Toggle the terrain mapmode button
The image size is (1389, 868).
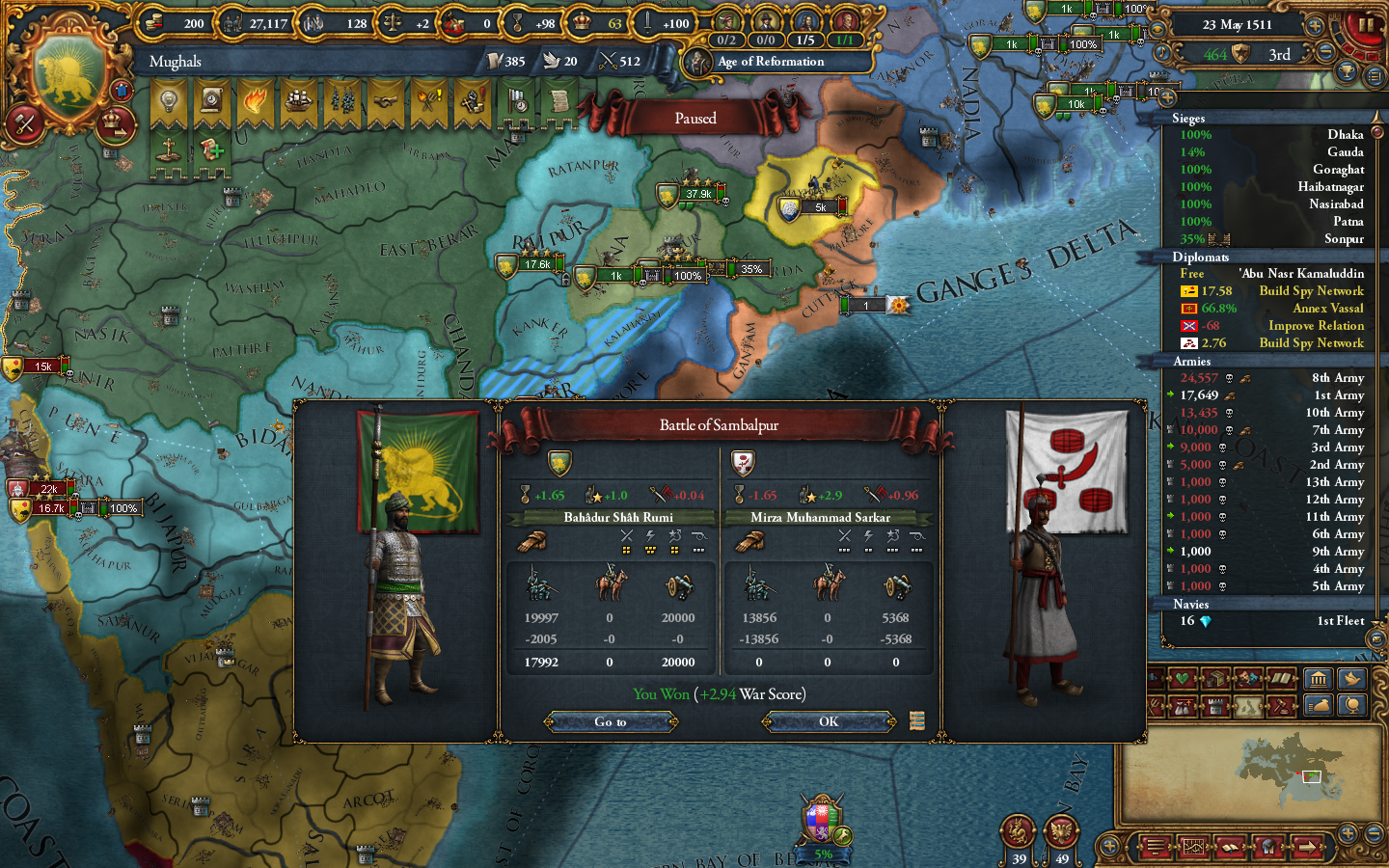(x=1249, y=706)
